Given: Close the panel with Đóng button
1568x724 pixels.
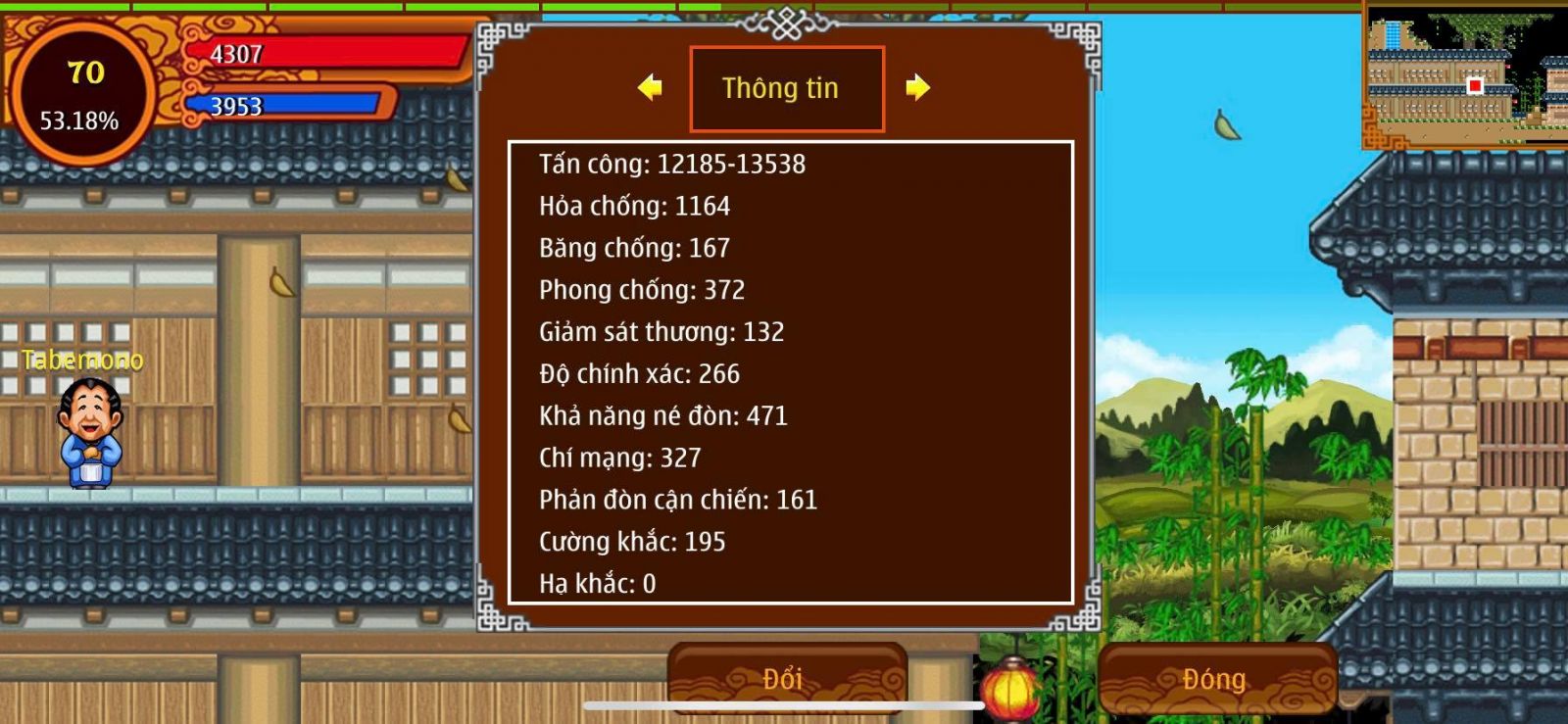Looking at the screenshot, I should (1216, 678).
